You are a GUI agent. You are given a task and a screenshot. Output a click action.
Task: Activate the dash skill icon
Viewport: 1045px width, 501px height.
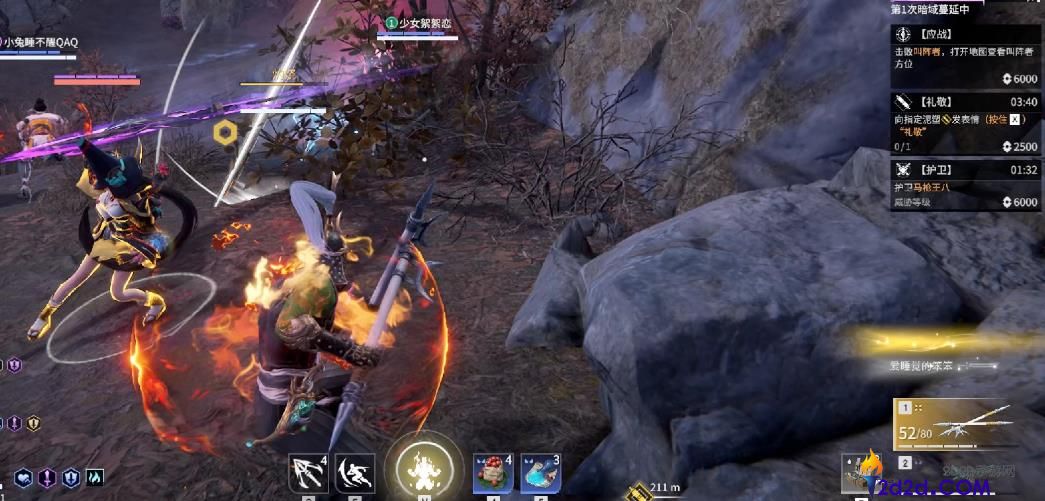[356, 472]
